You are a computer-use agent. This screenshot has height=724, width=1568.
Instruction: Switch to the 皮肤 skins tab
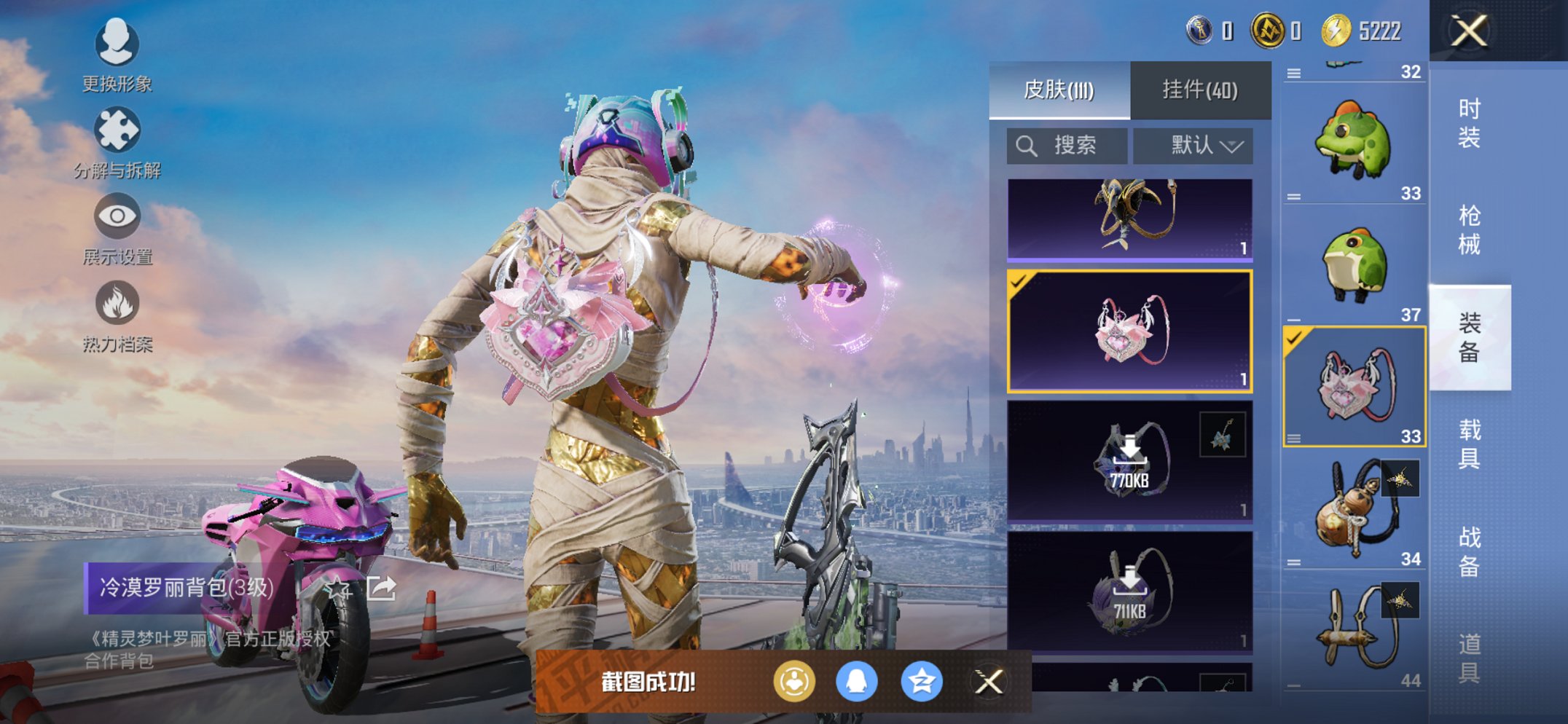pyautogui.click(x=1059, y=90)
